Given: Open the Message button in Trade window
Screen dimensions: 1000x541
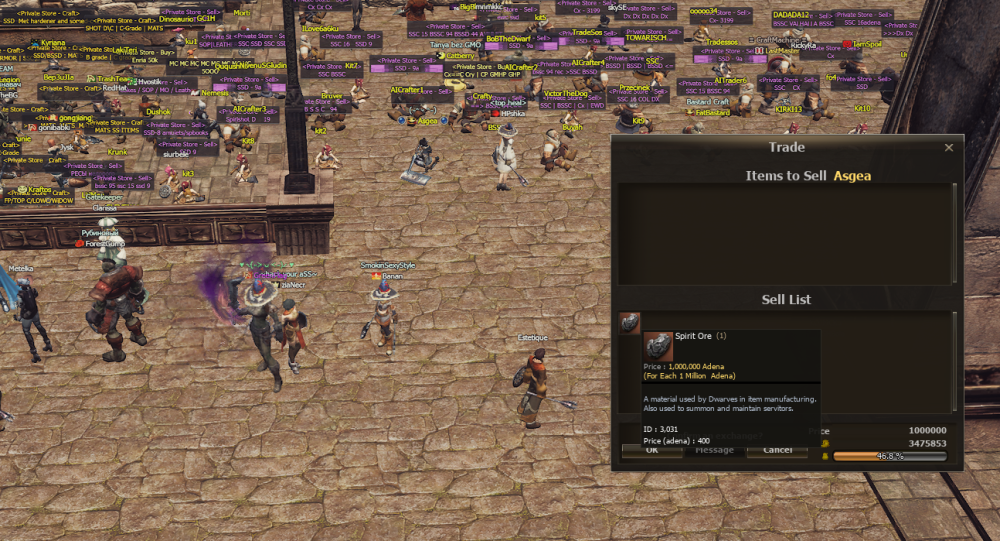Looking at the screenshot, I should pyautogui.click(x=714, y=451).
